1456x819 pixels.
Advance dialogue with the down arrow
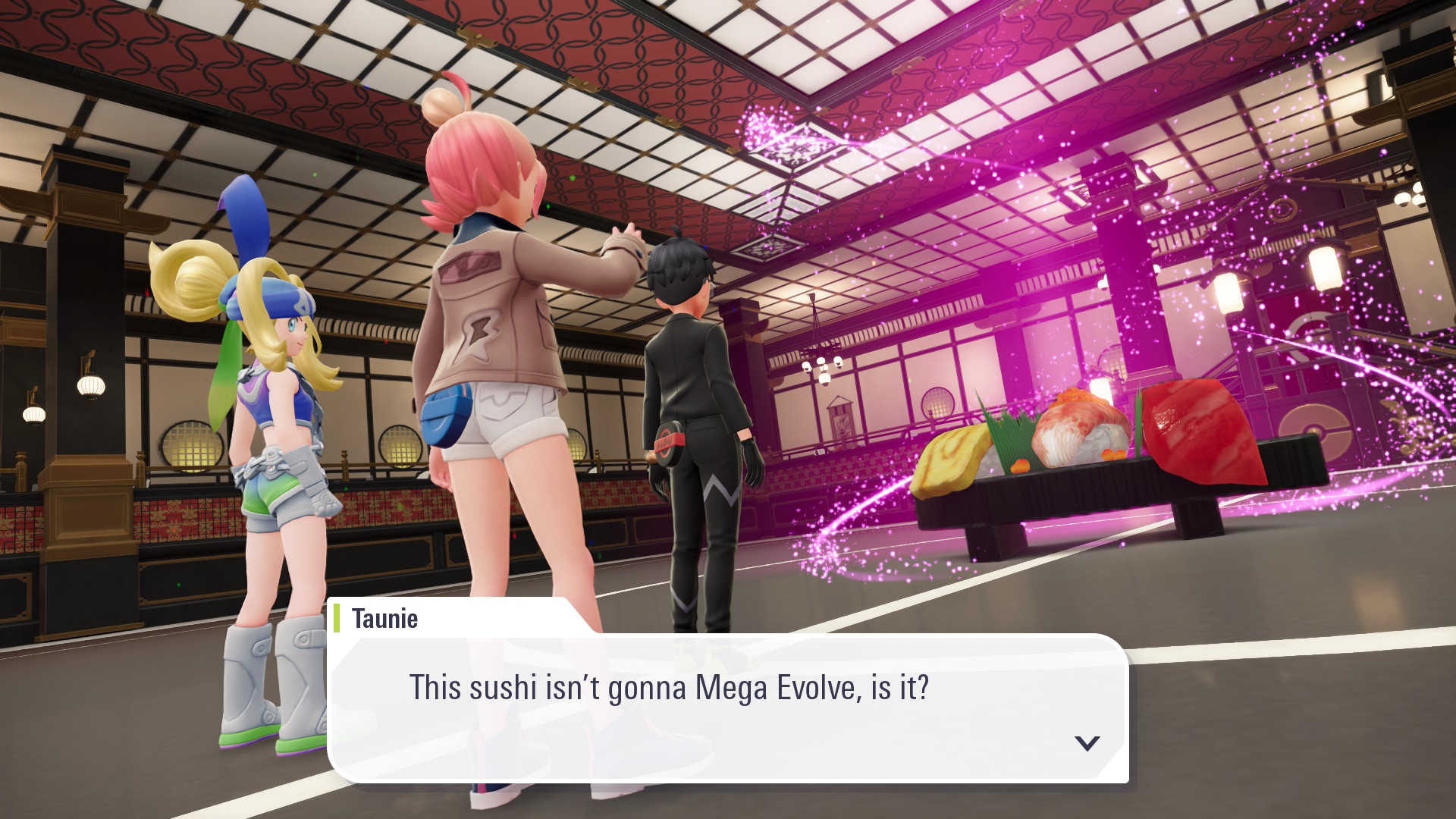[1087, 743]
